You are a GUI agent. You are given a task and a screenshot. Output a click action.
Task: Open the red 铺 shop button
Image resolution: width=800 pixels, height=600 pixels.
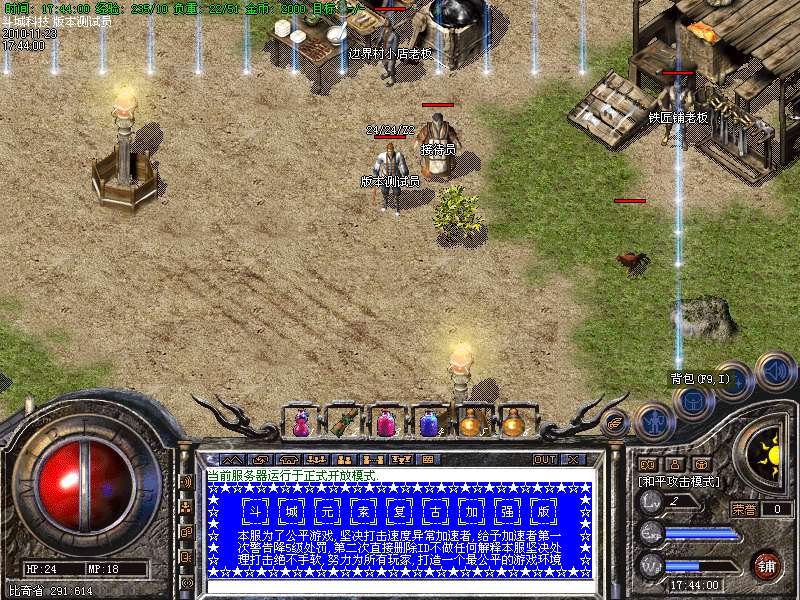pos(766,565)
